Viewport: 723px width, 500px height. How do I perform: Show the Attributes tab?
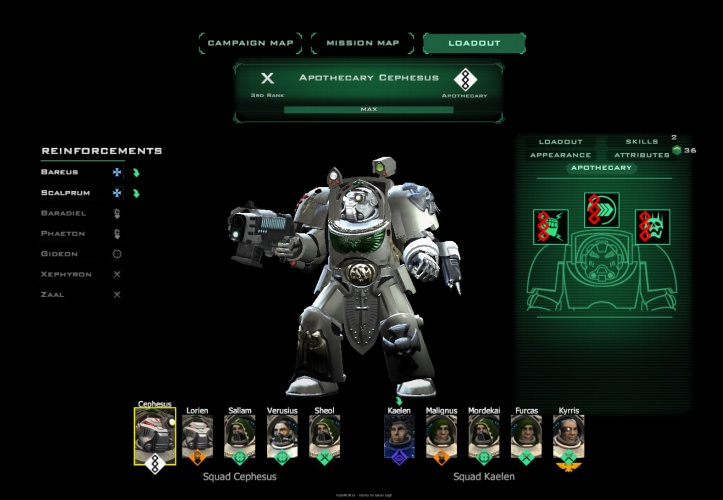click(641, 155)
